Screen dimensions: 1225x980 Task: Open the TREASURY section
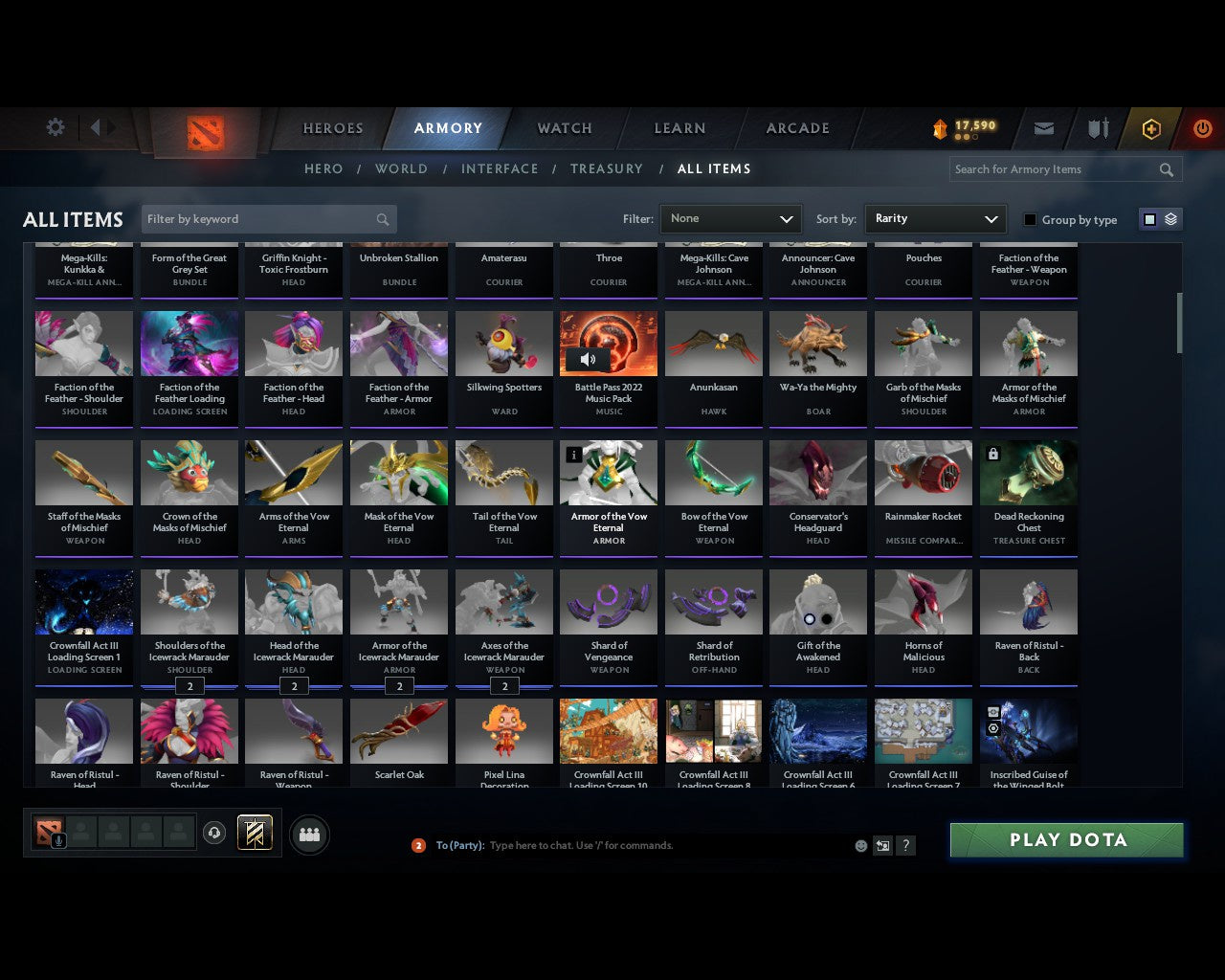tap(607, 168)
